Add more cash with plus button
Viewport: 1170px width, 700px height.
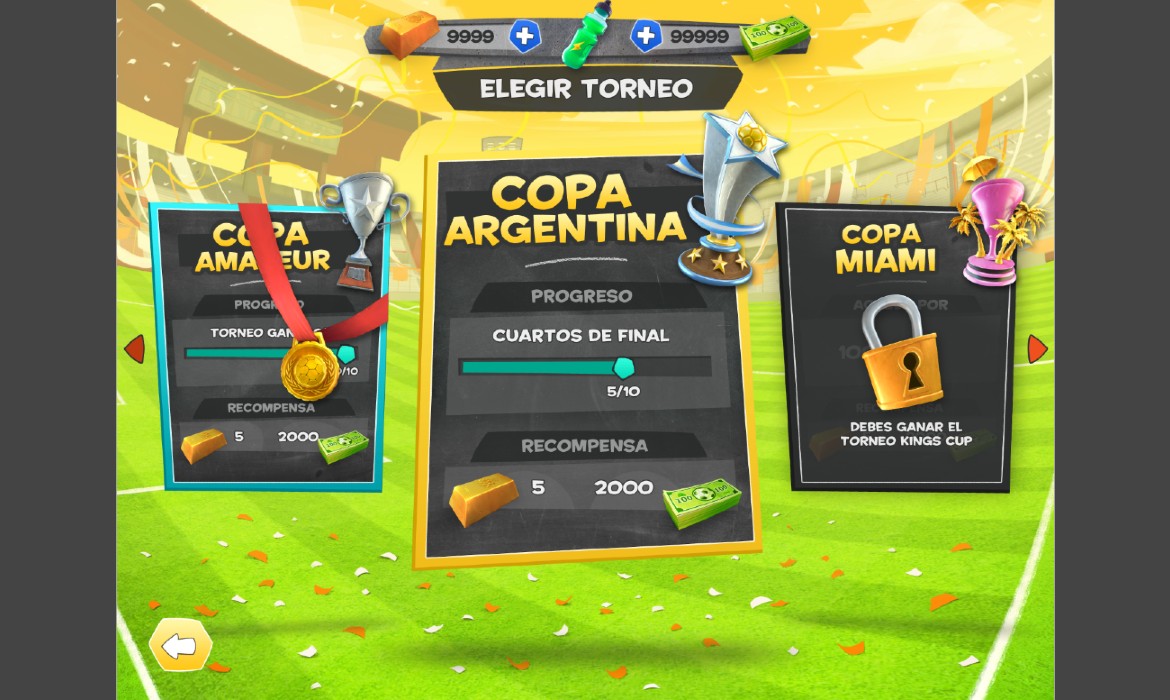click(x=646, y=37)
